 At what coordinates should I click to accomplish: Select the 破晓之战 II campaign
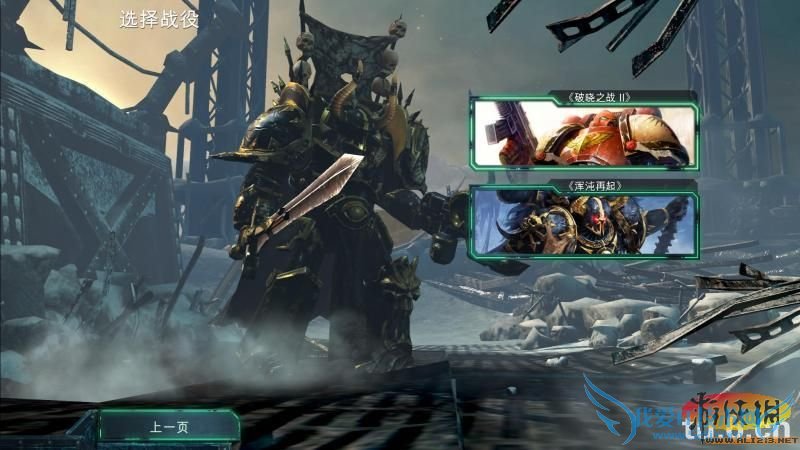coord(583,134)
